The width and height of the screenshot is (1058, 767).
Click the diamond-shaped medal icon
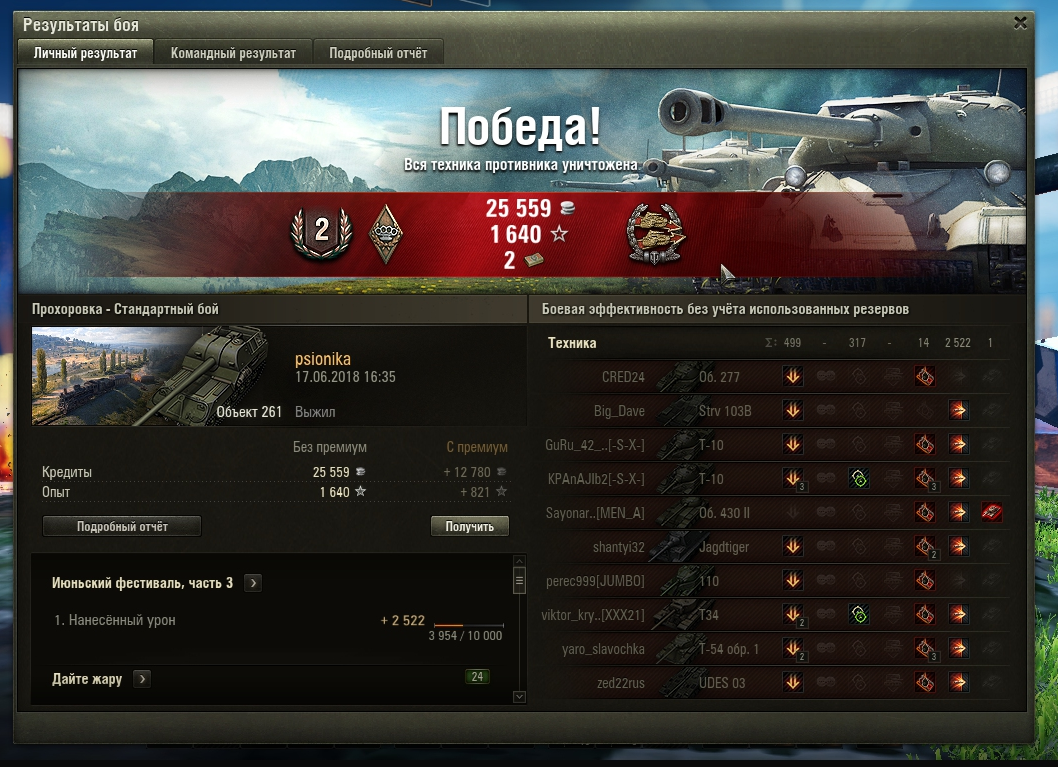click(385, 234)
